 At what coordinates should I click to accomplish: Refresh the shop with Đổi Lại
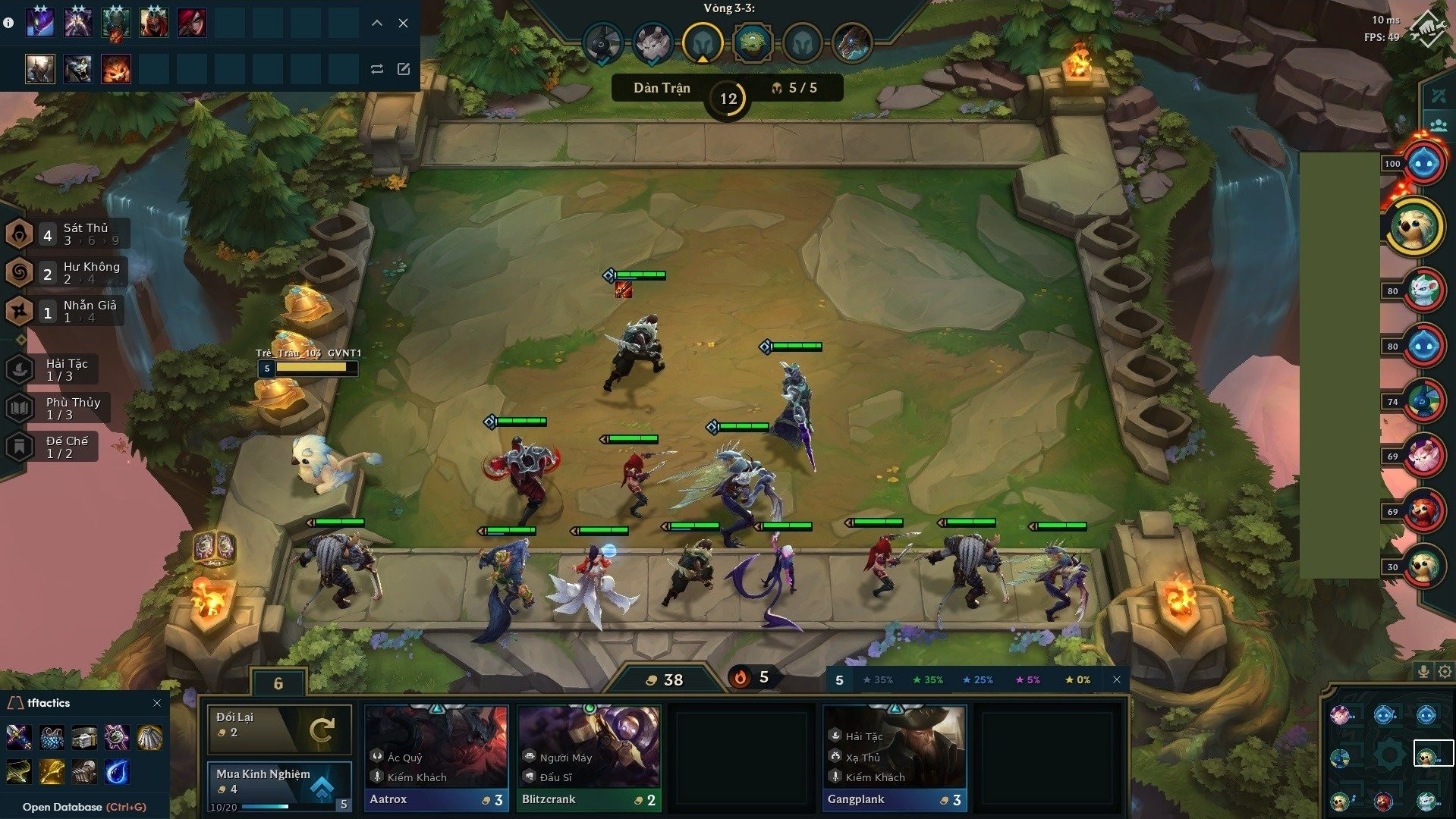[x=279, y=729]
